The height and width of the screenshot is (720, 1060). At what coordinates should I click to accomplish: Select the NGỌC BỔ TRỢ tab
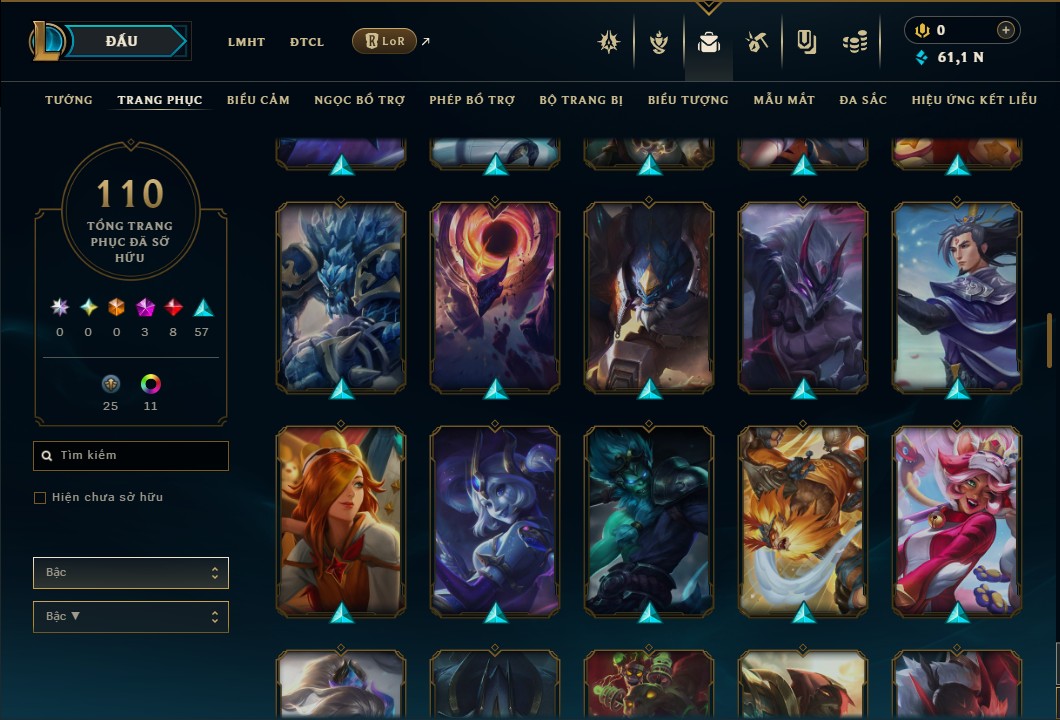click(360, 100)
